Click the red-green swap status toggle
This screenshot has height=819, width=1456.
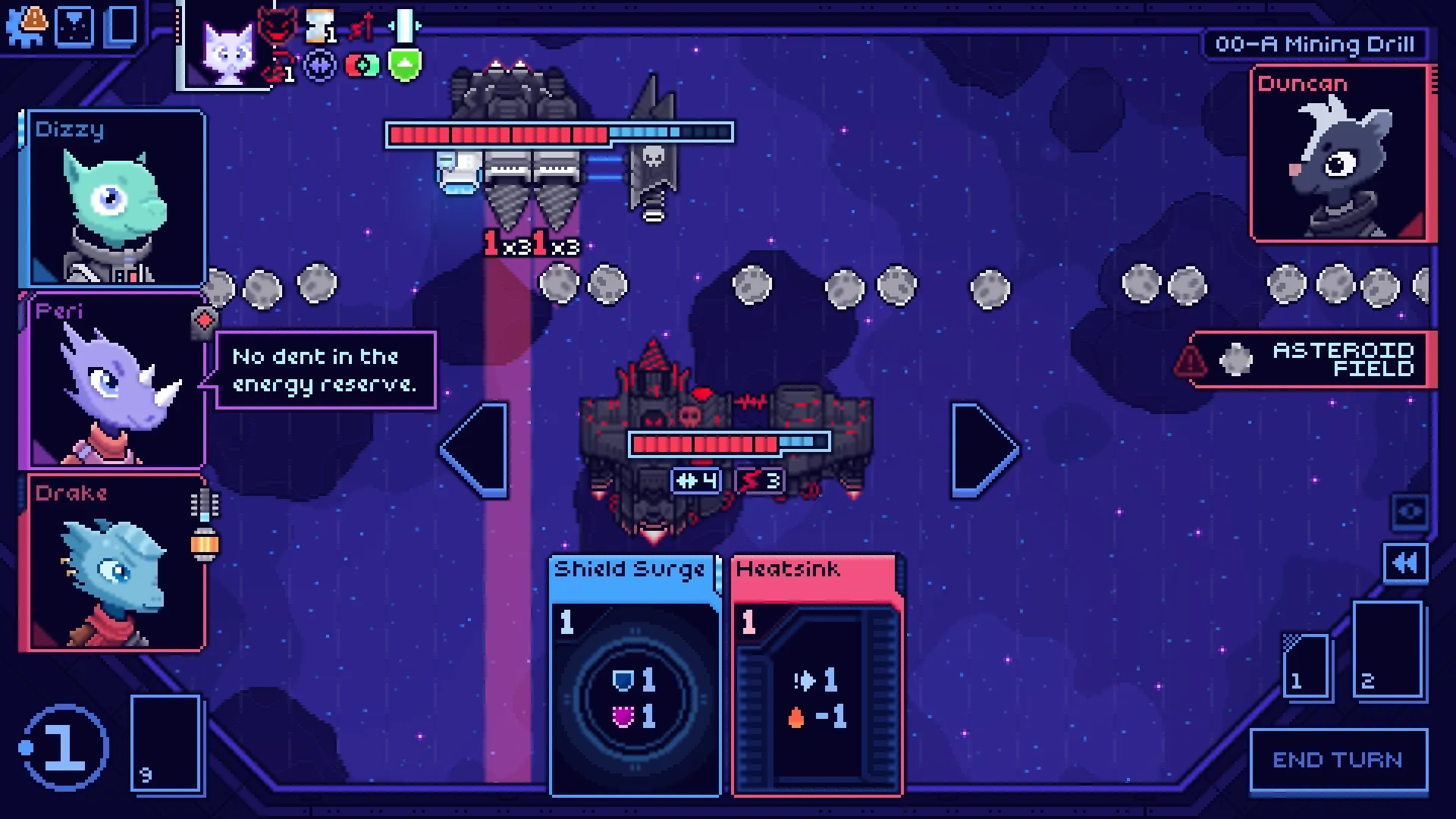pyautogui.click(x=362, y=66)
